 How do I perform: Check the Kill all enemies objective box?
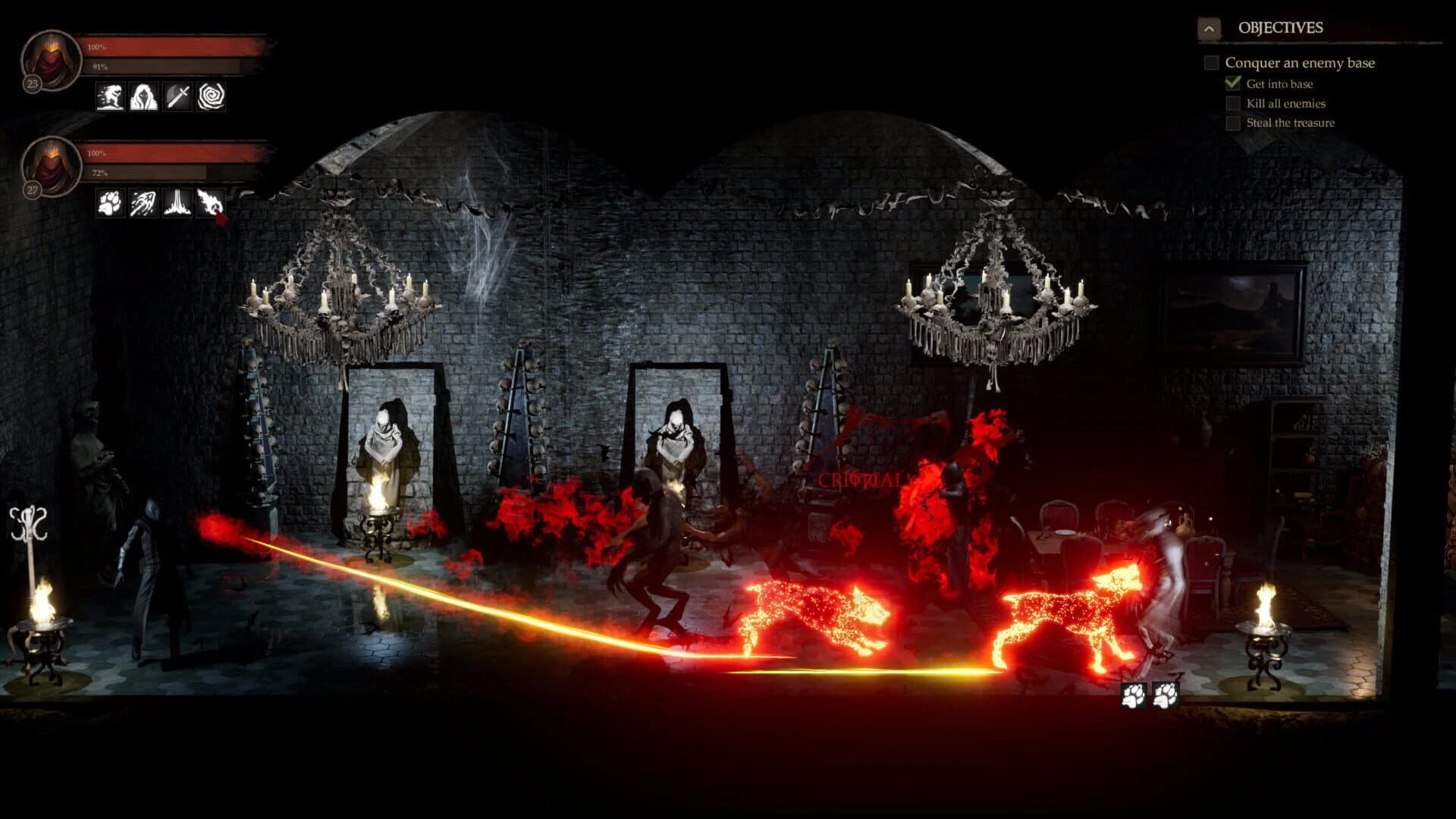tap(1232, 104)
